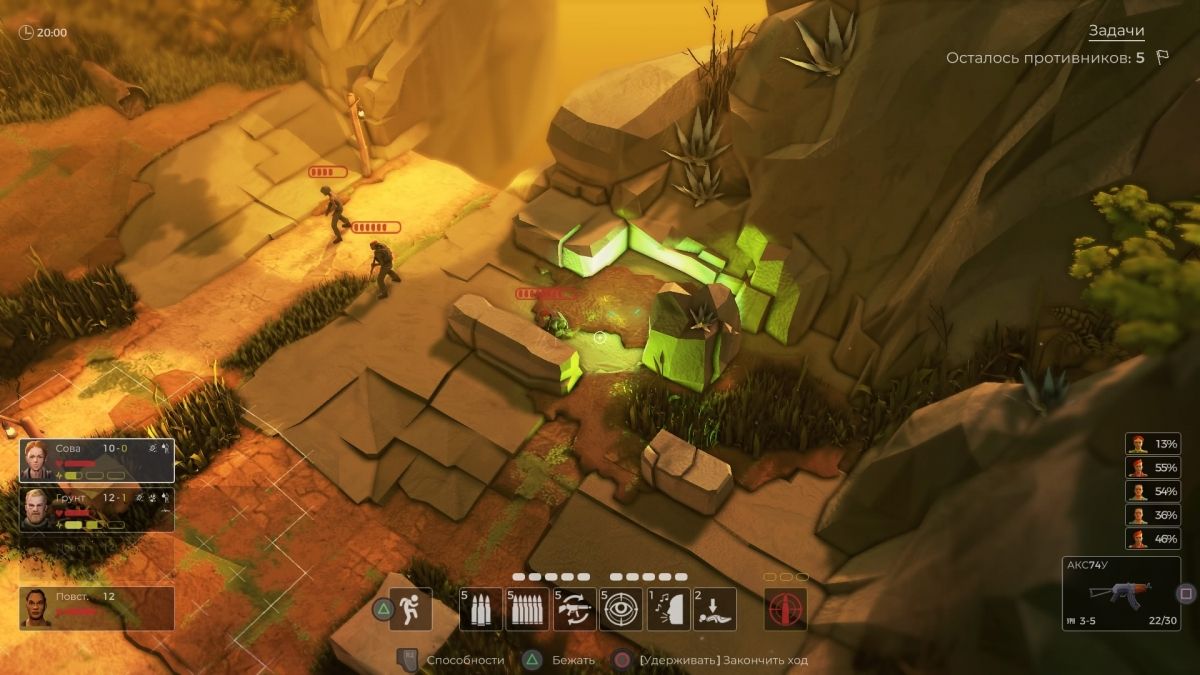This screenshot has width=1200, height=675.
Task: Activate the running man move ability
Action: coord(410,608)
